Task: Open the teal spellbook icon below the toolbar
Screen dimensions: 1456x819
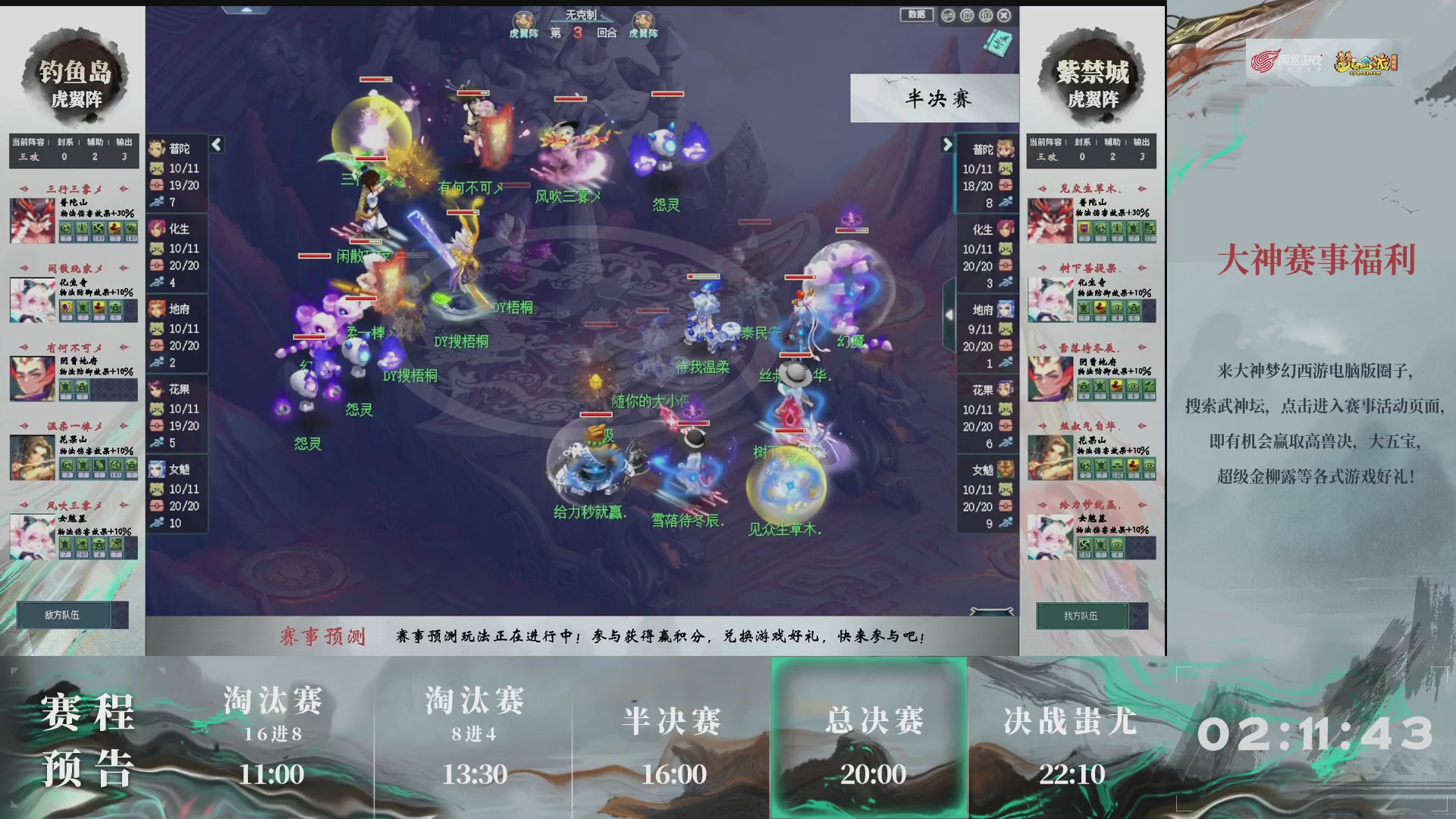Action: pyautogui.click(x=997, y=43)
